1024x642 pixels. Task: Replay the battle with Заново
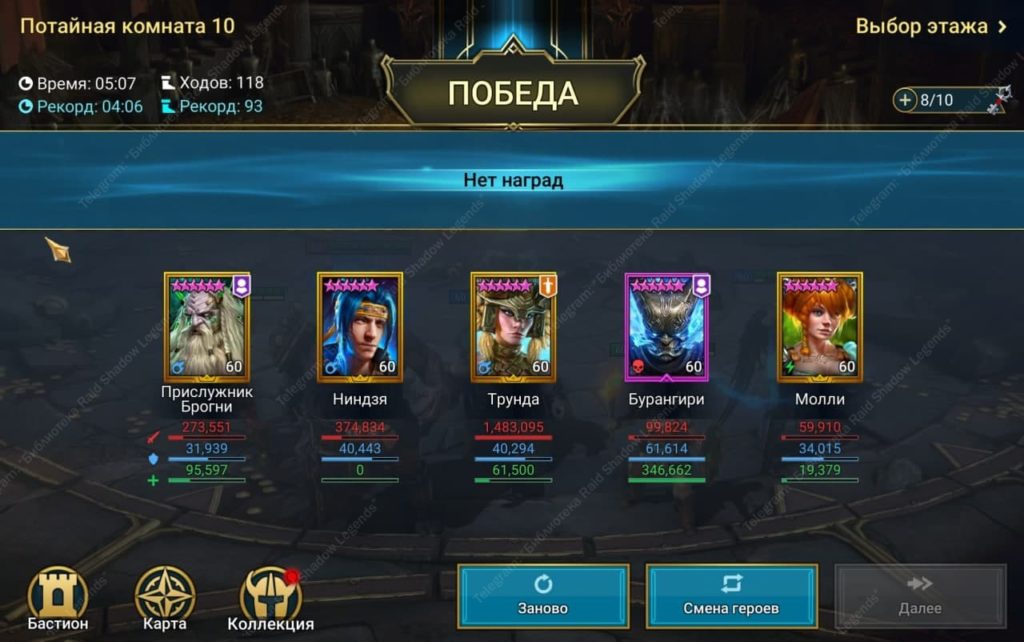point(543,596)
